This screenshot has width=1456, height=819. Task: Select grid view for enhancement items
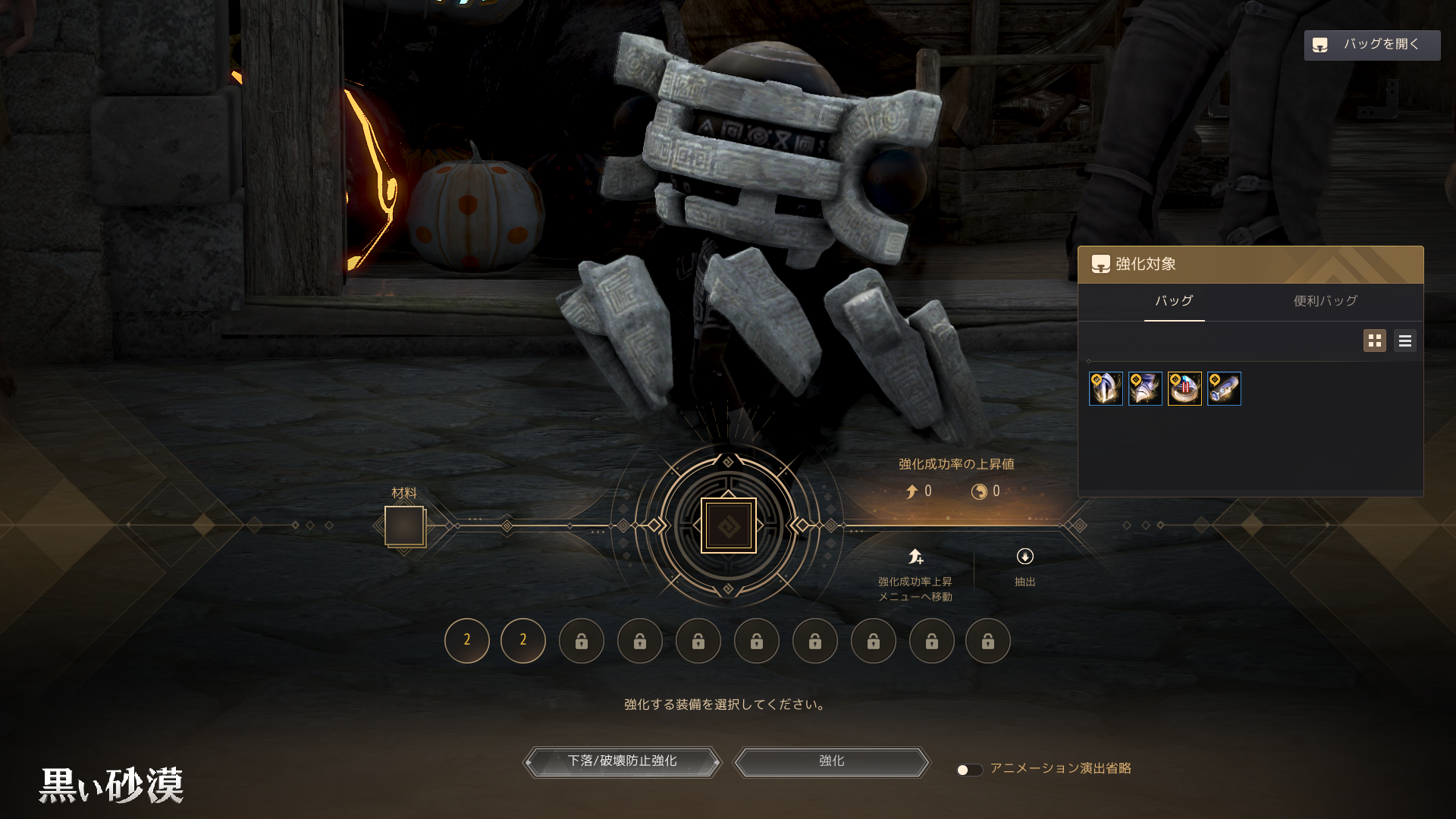[1374, 340]
